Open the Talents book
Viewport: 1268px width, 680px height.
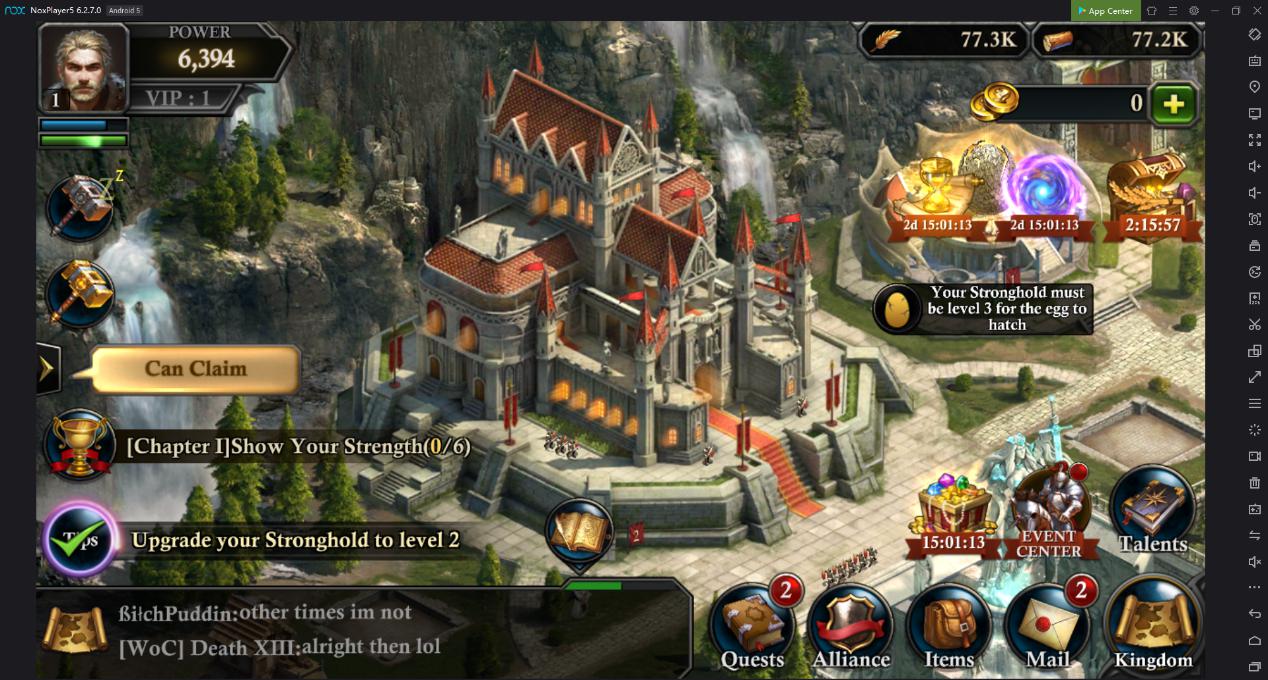click(1152, 511)
